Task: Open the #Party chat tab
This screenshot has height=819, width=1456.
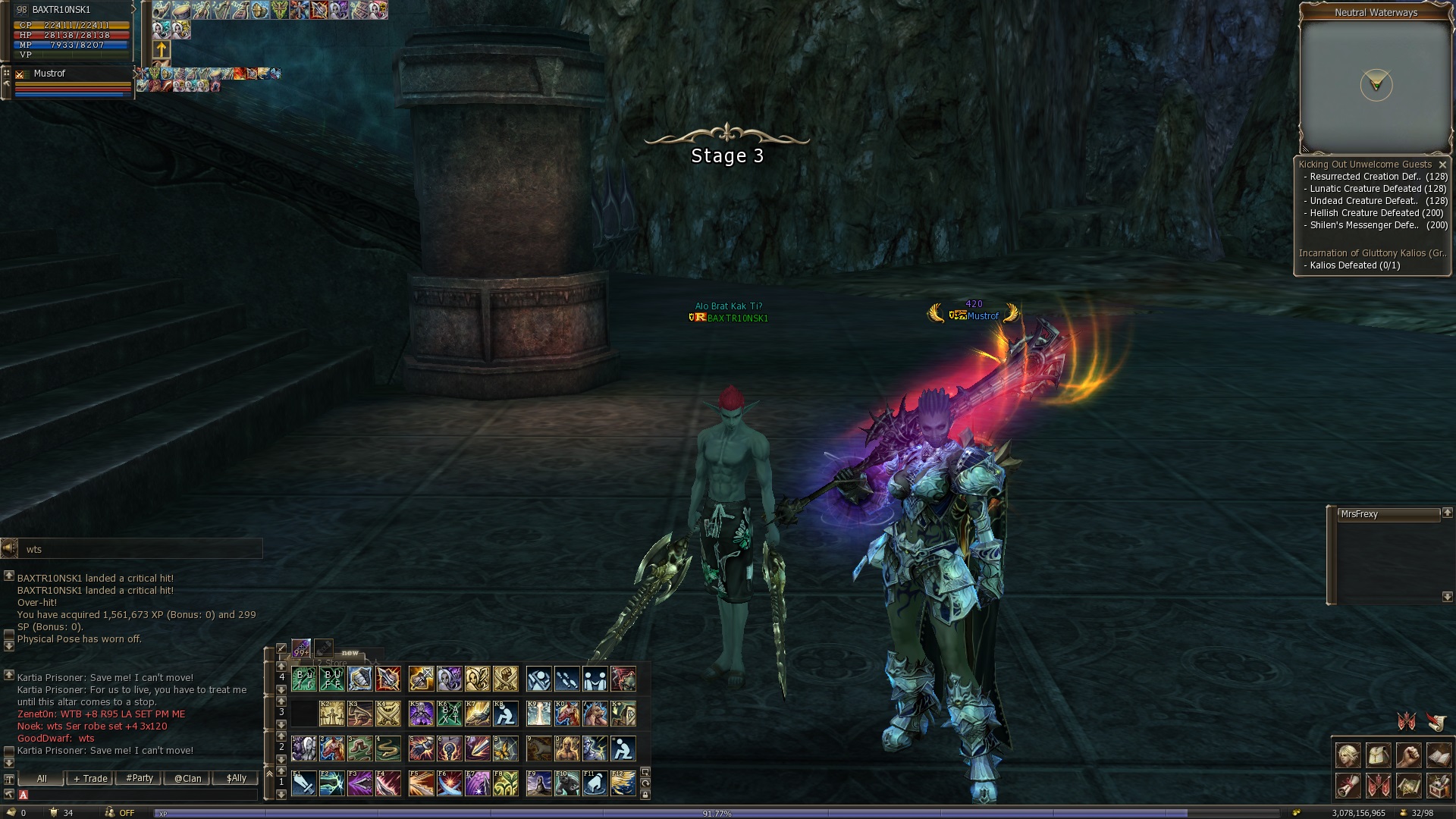Action: click(x=140, y=778)
